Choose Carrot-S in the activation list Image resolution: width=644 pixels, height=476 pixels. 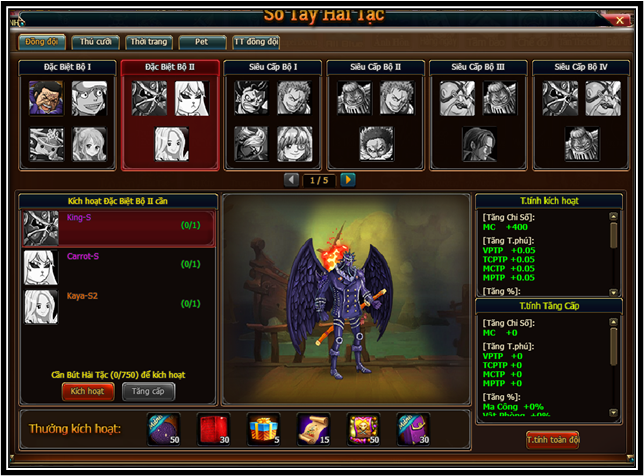[118, 267]
